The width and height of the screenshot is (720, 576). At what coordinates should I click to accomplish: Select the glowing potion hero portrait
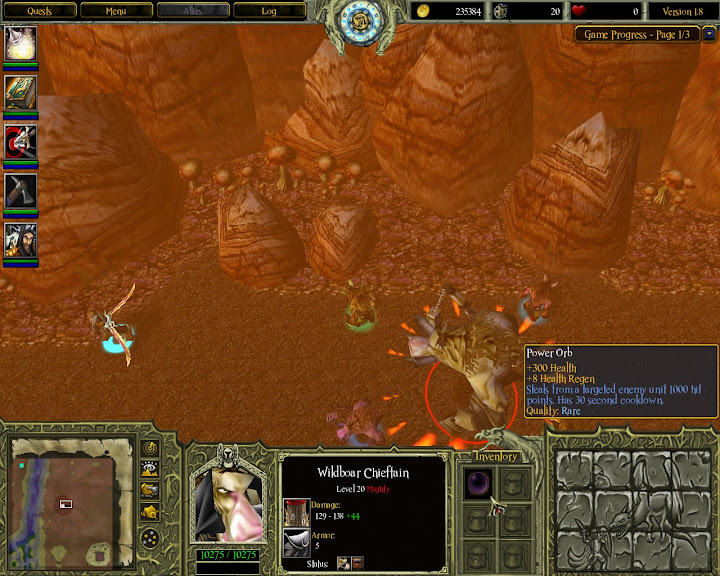point(21,43)
